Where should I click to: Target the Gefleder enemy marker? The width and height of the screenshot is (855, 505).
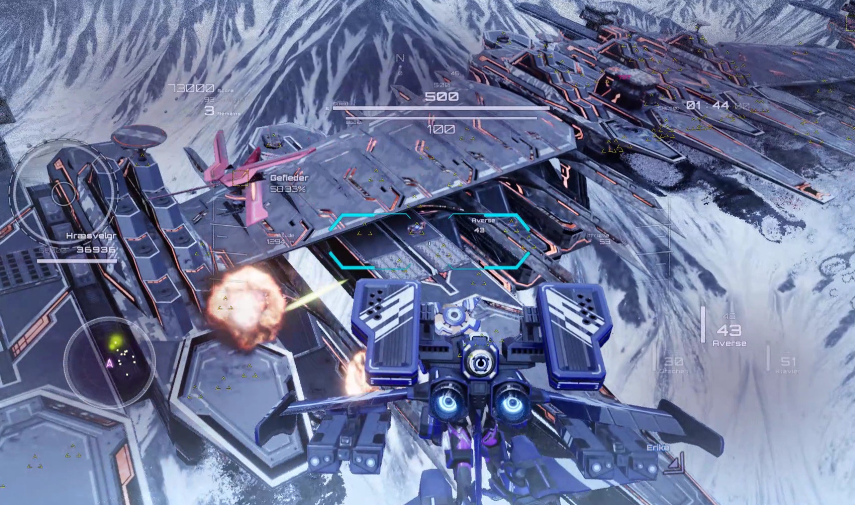288,182
